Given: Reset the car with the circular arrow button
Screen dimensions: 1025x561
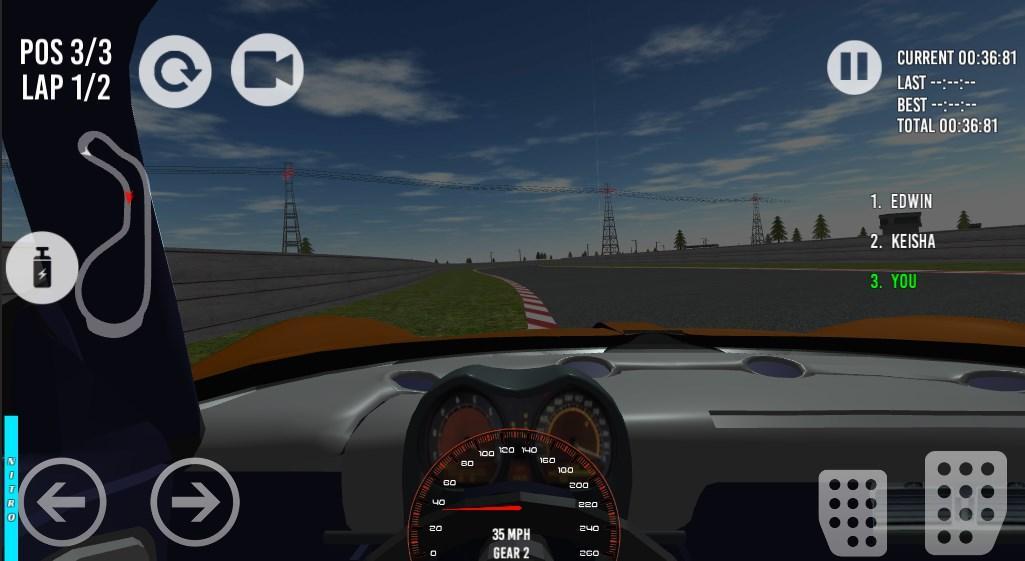Looking at the screenshot, I should point(175,71).
